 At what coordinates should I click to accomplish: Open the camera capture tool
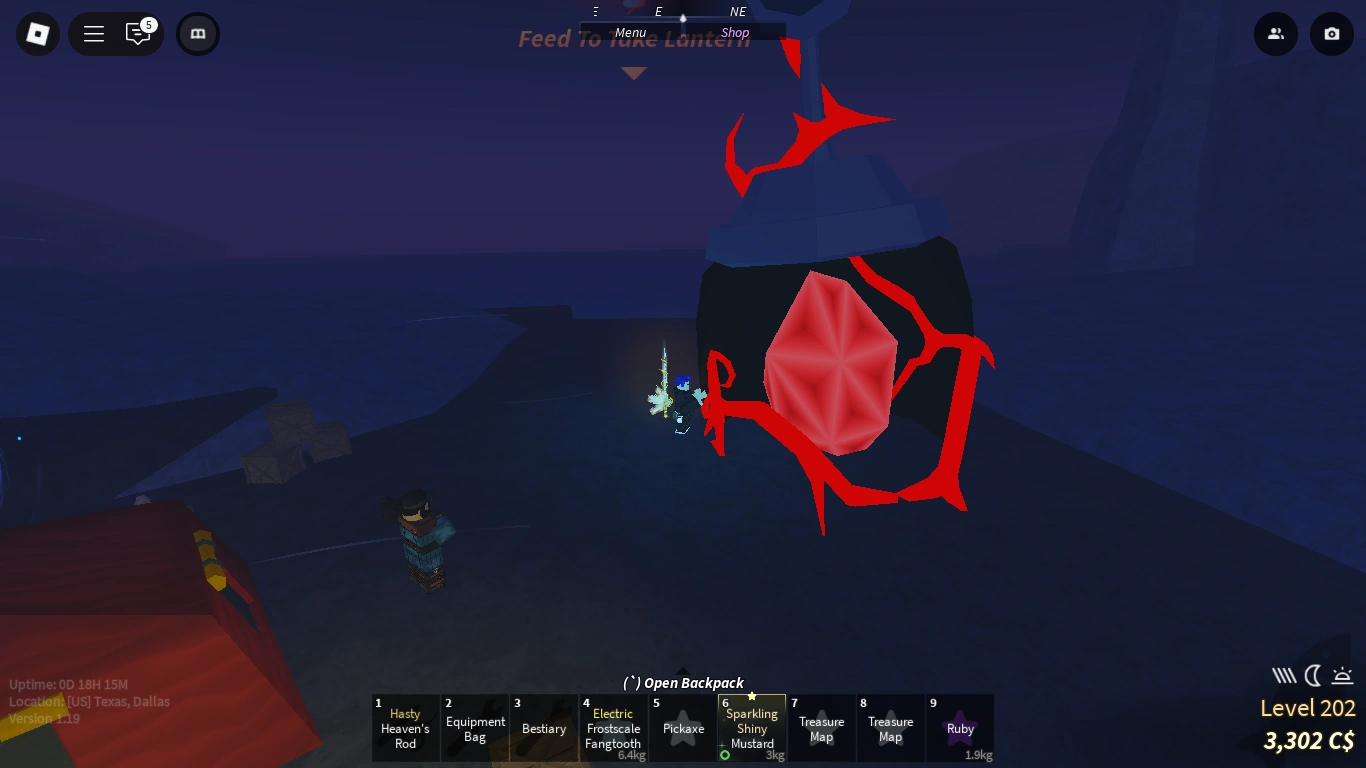(1331, 33)
